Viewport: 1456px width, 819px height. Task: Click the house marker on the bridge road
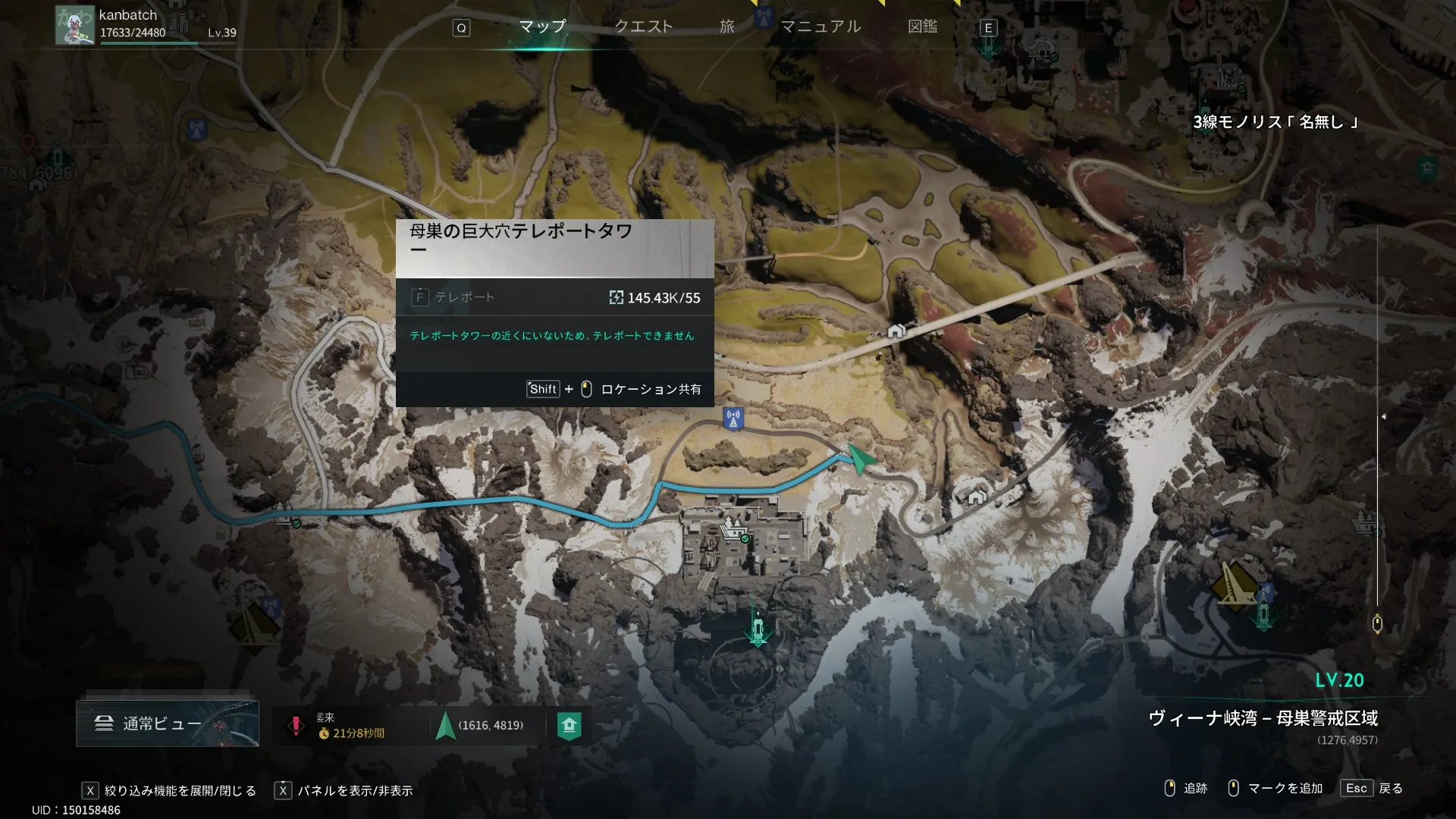[896, 331]
